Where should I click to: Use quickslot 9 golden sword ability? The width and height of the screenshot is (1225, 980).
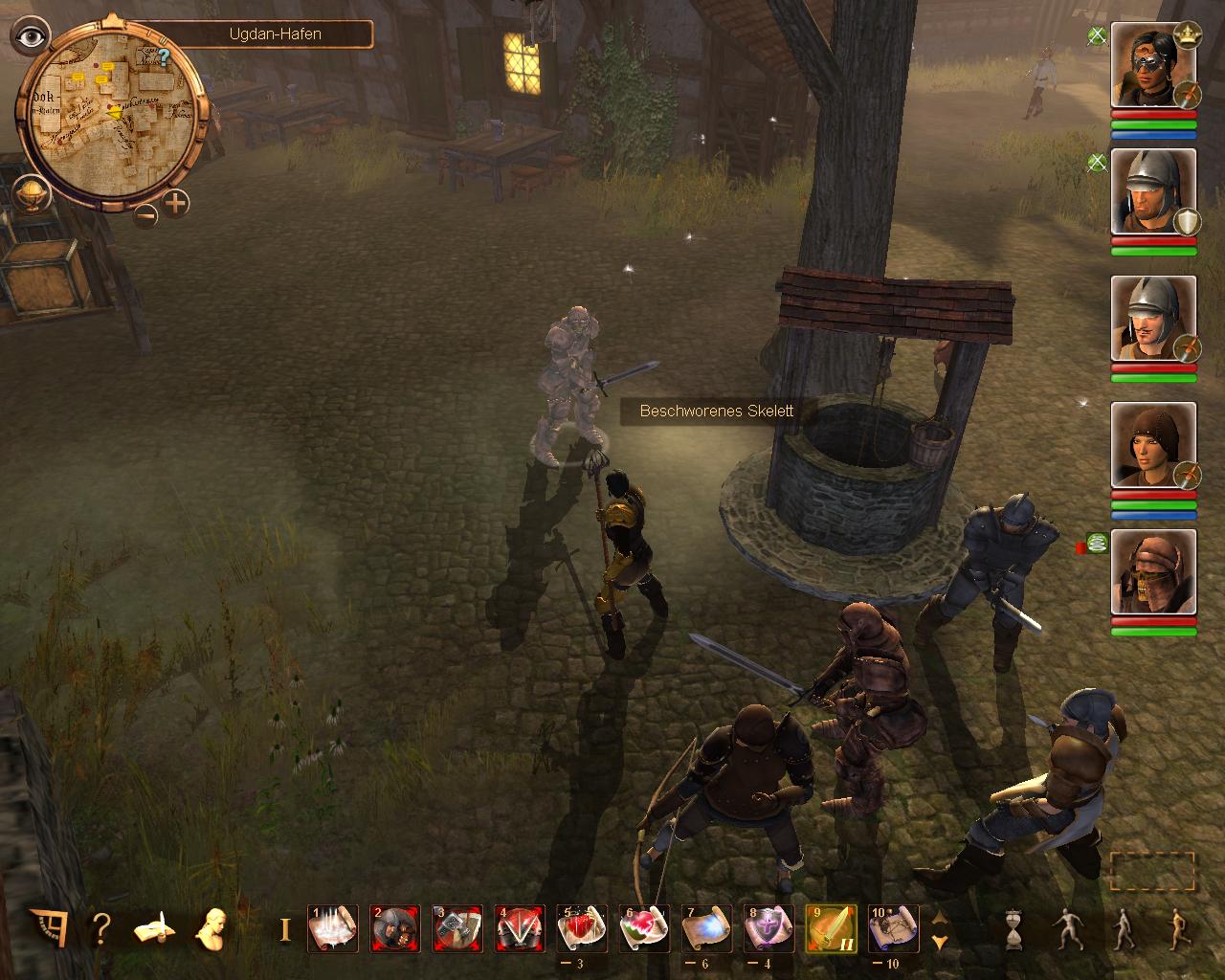coord(831,928)
